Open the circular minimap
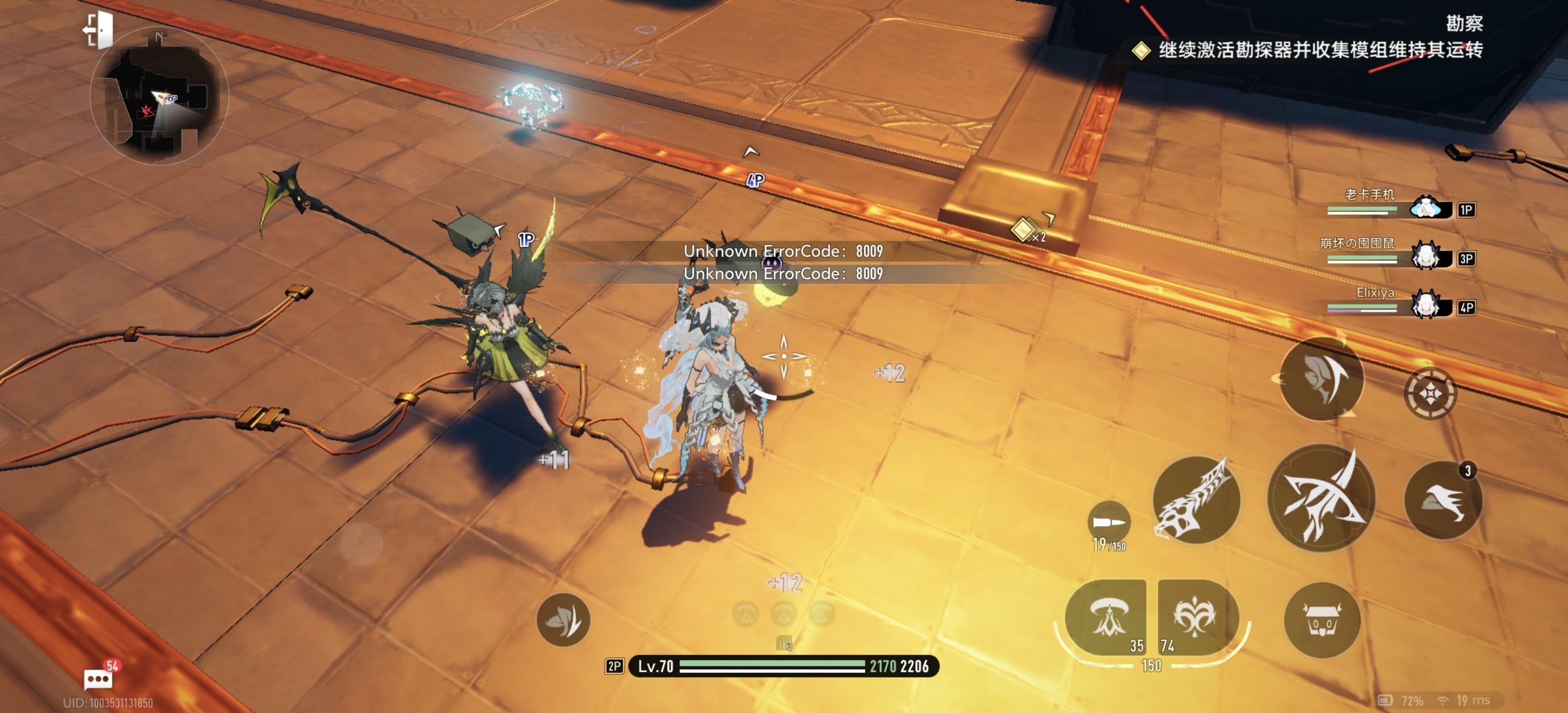The width and height of the screenshot is (1568, 713). pos(159,96)
